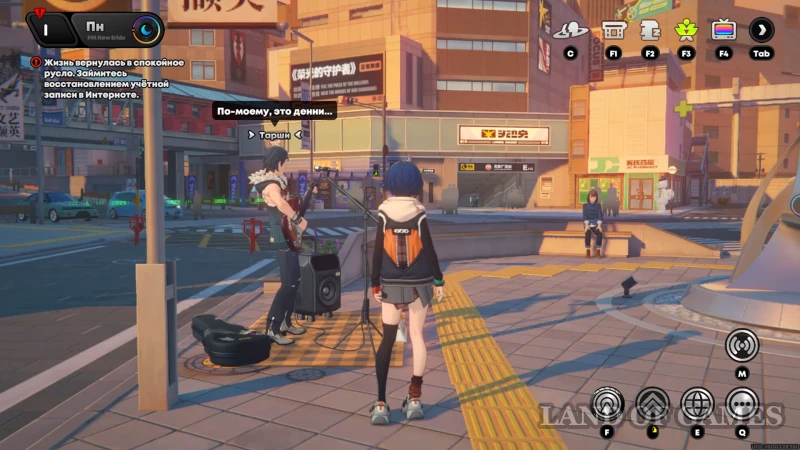The height and width of the screenshot is (450, 800).
Task: Click the moon time-of-day clock icon
Action: coord(147,29)
